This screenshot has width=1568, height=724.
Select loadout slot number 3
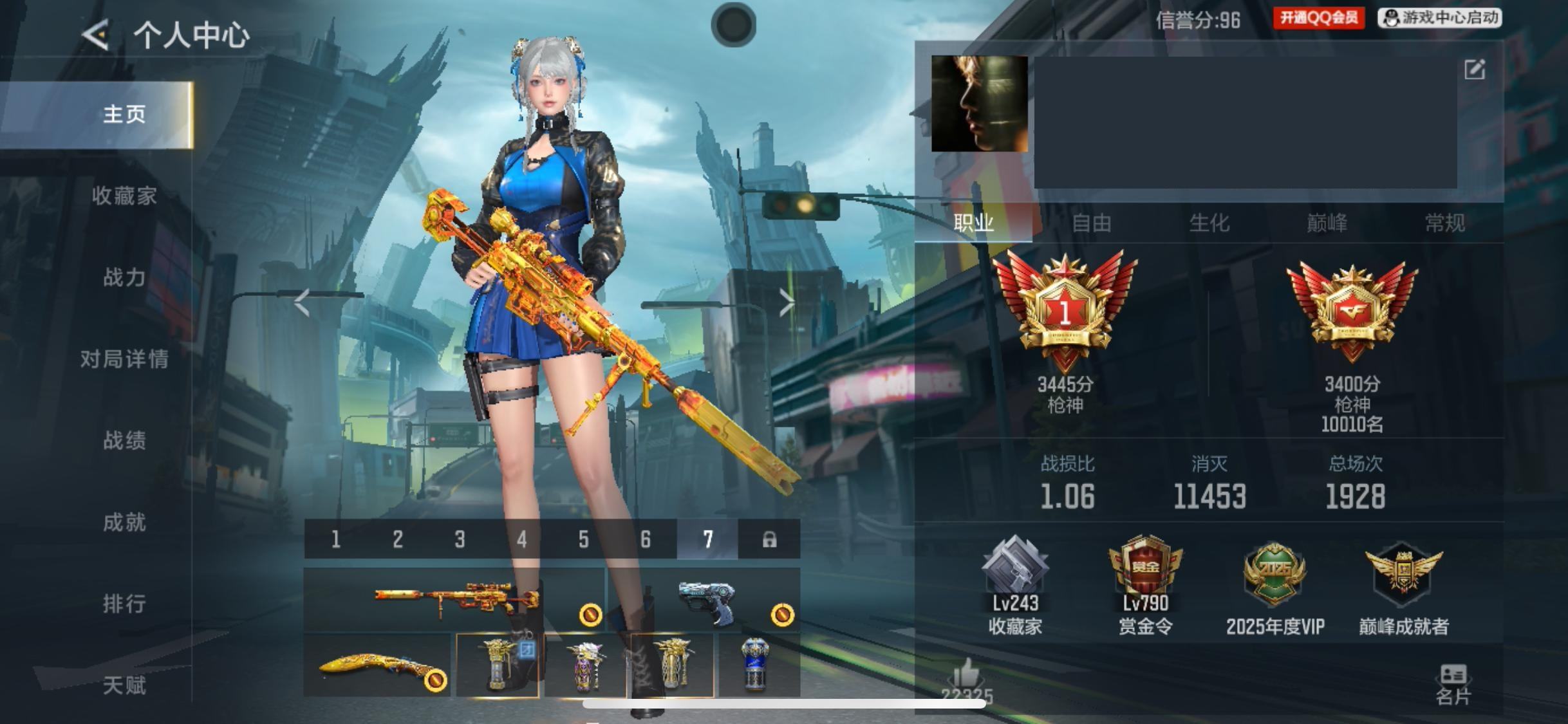[460, 539]
